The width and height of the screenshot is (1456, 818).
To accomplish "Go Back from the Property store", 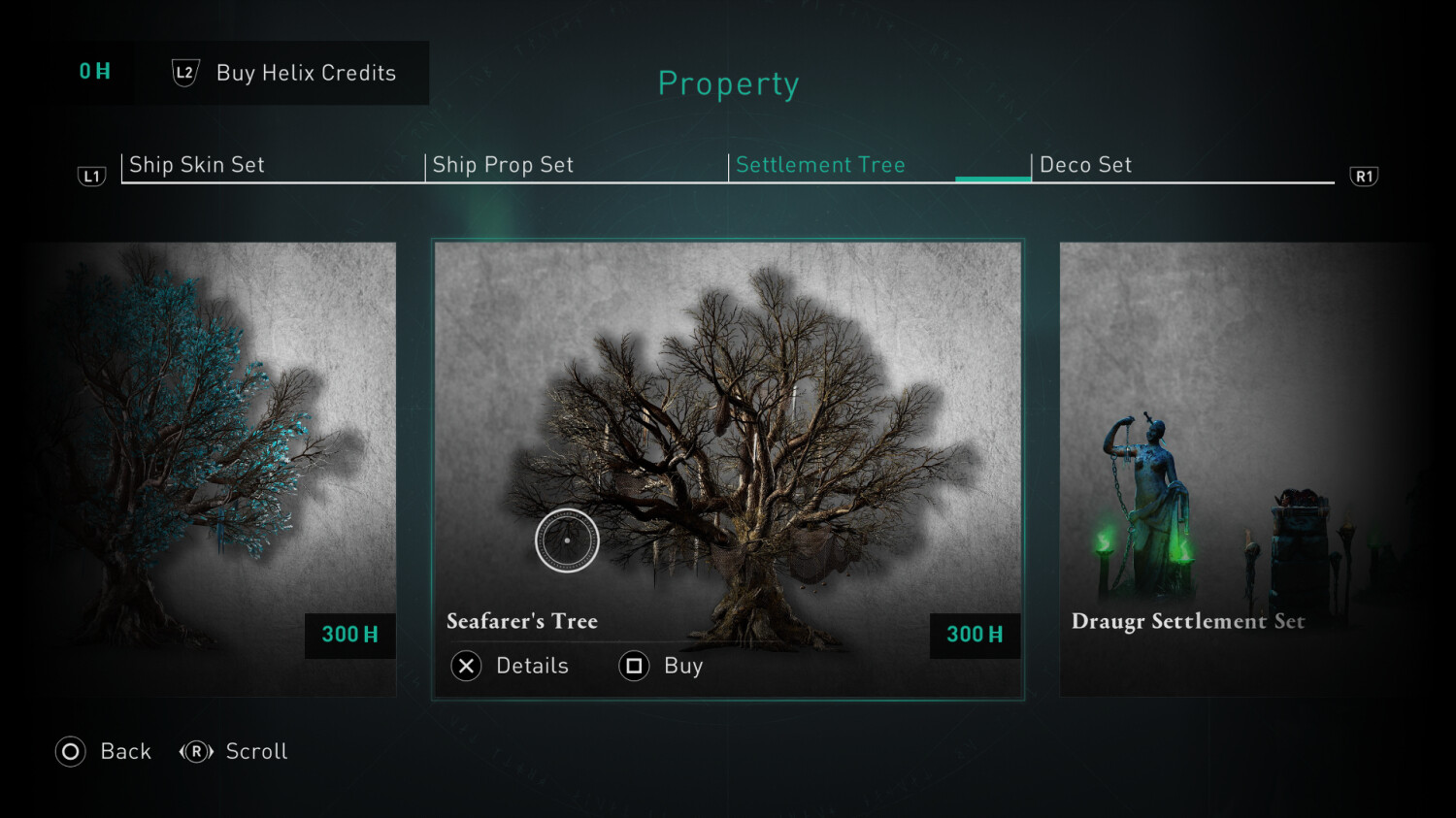I will 104,752.
